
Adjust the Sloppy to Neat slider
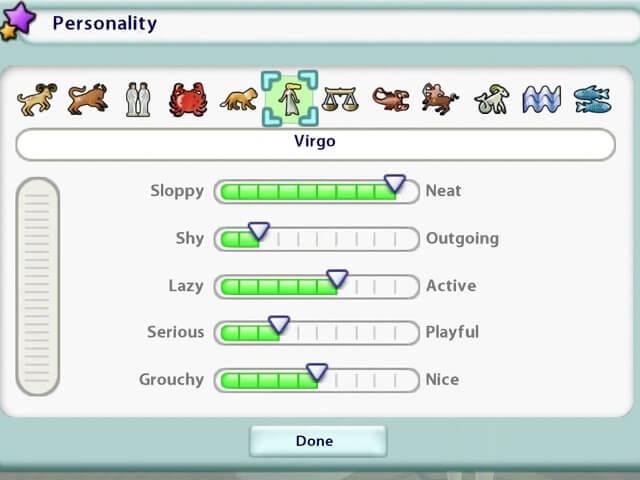[394, 184]
